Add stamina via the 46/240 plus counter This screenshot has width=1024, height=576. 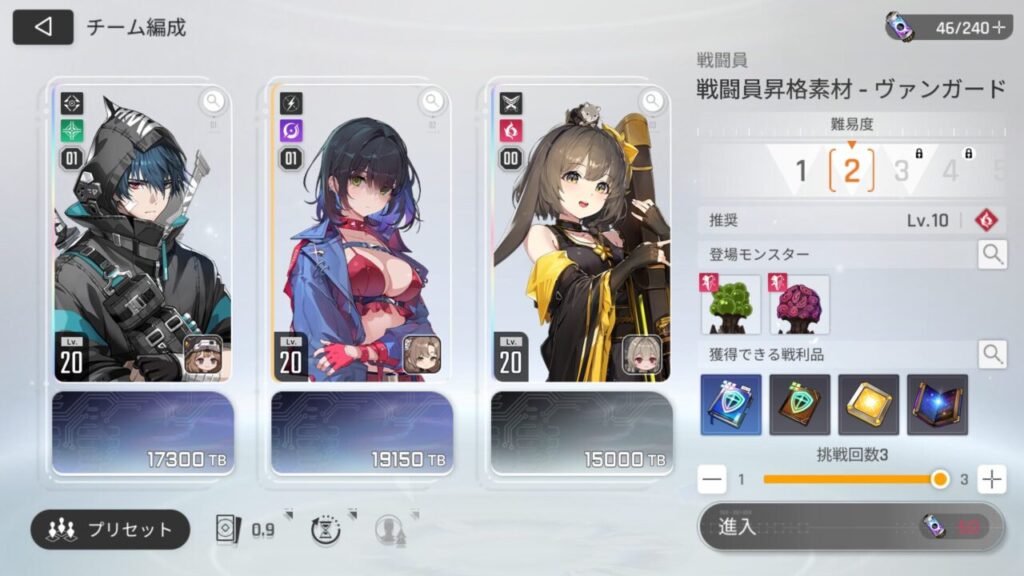point(997,28)
